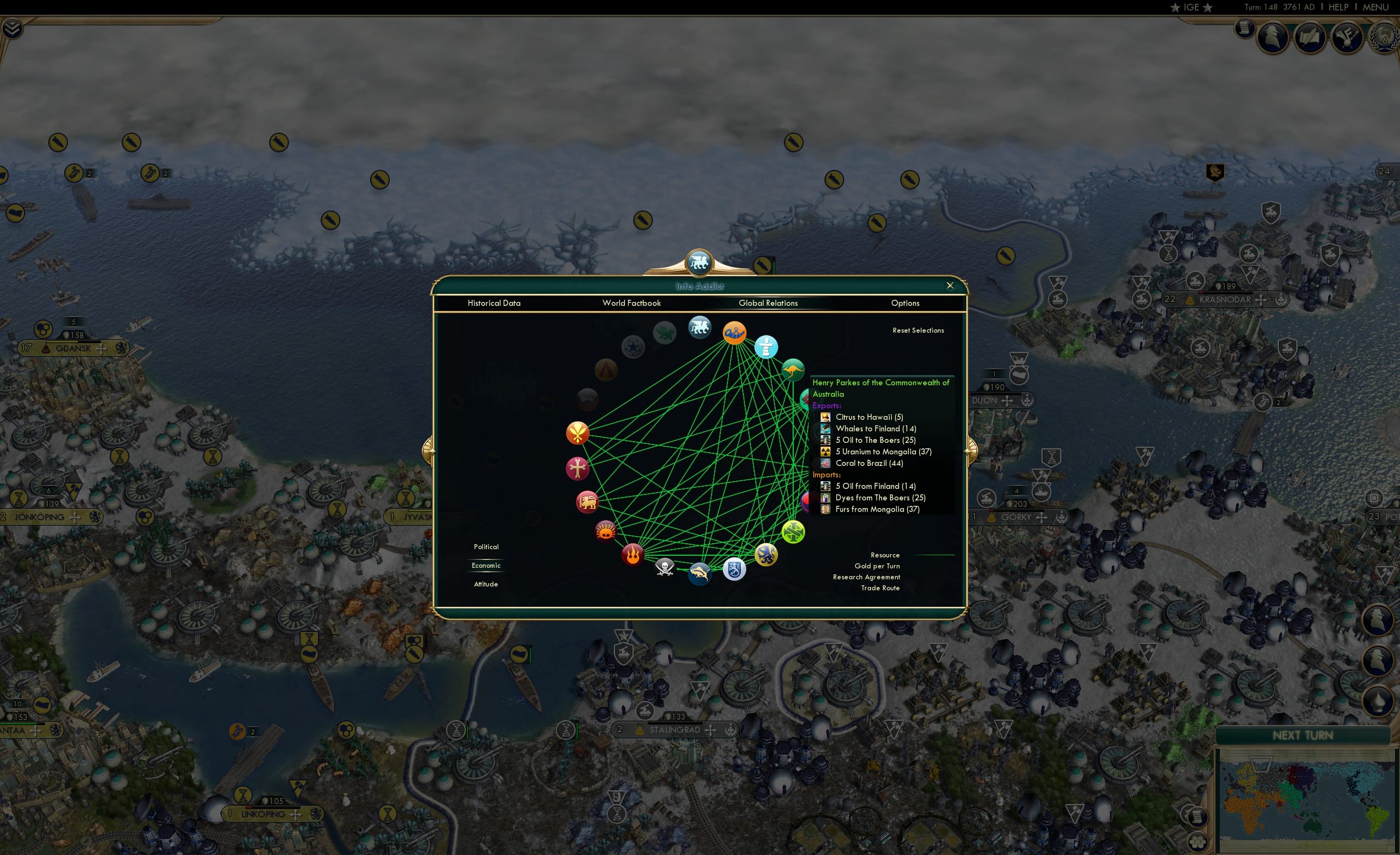Open the social policies scroll icon

[x=1310, y=37]
